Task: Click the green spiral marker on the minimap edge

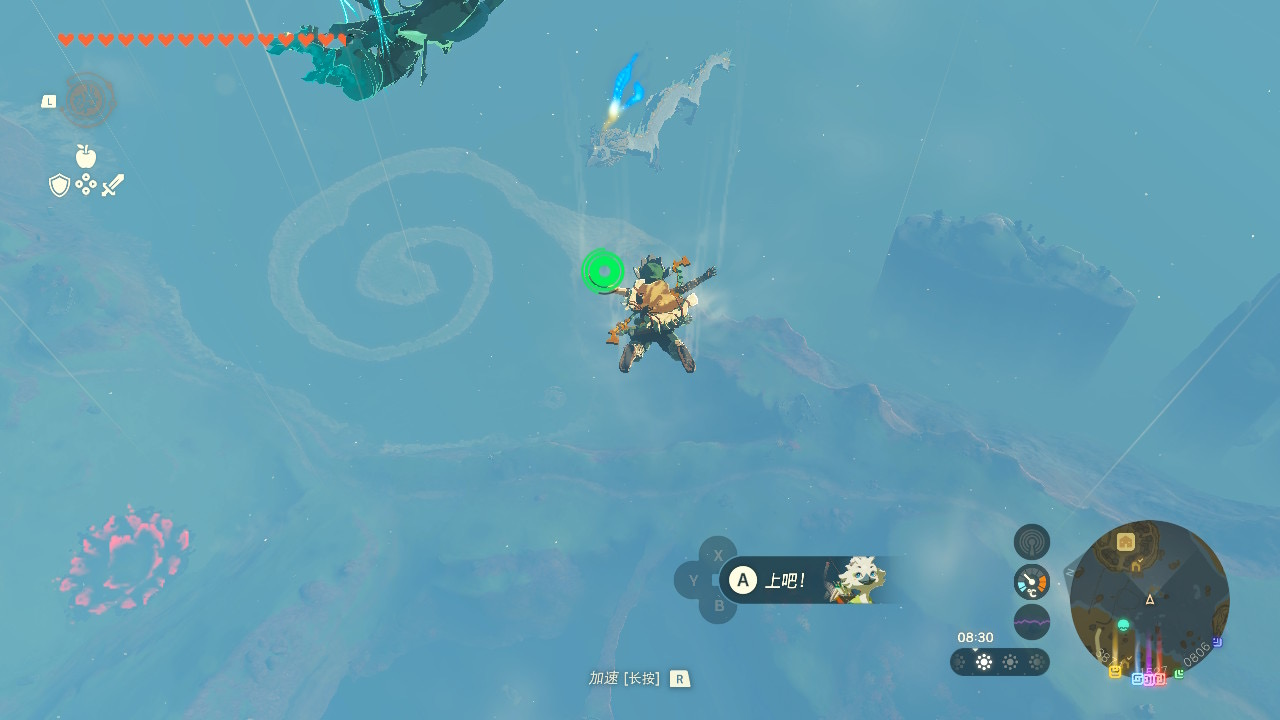Action: pyautogui.click(x=1179, y=673)
